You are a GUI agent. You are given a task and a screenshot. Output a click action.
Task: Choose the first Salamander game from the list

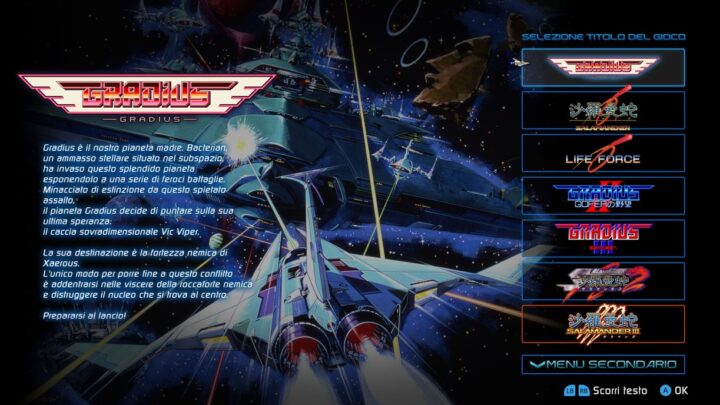click(x=603, y=110)
